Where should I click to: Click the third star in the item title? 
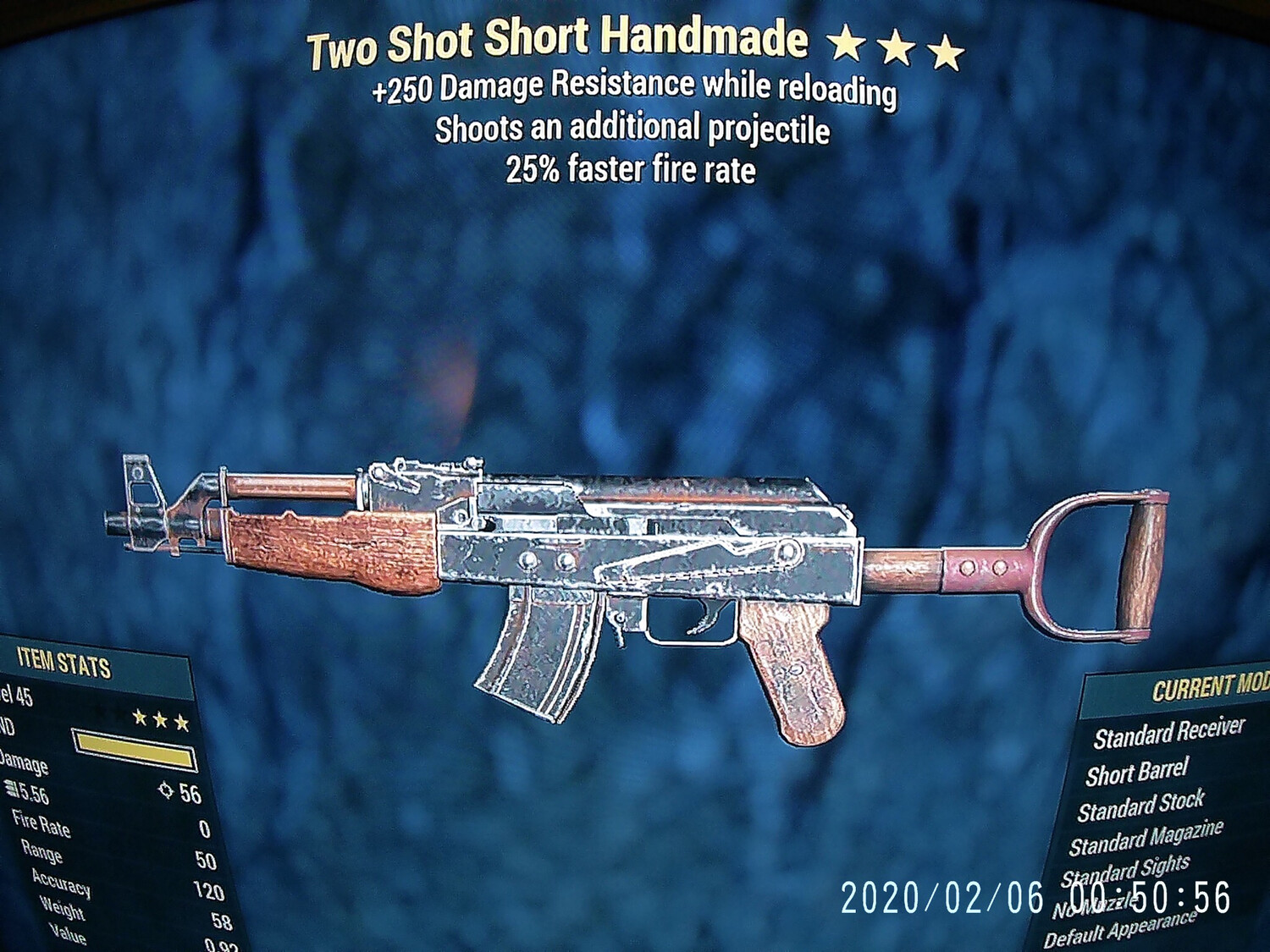(946, 48)
